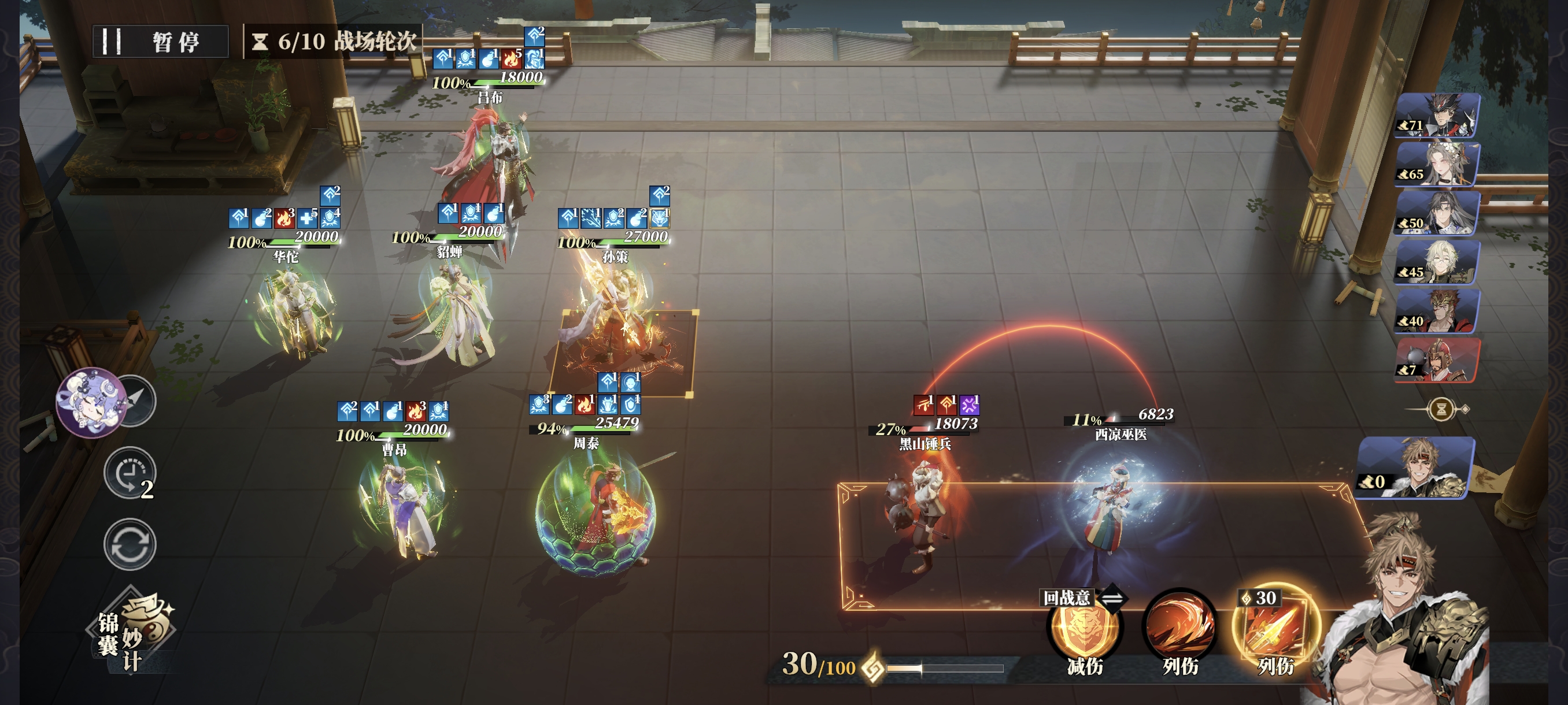The height and width of the screenshot is (705, 1568).
Task: Pause the battle with the 暂停 button
Action: (160, 42)
